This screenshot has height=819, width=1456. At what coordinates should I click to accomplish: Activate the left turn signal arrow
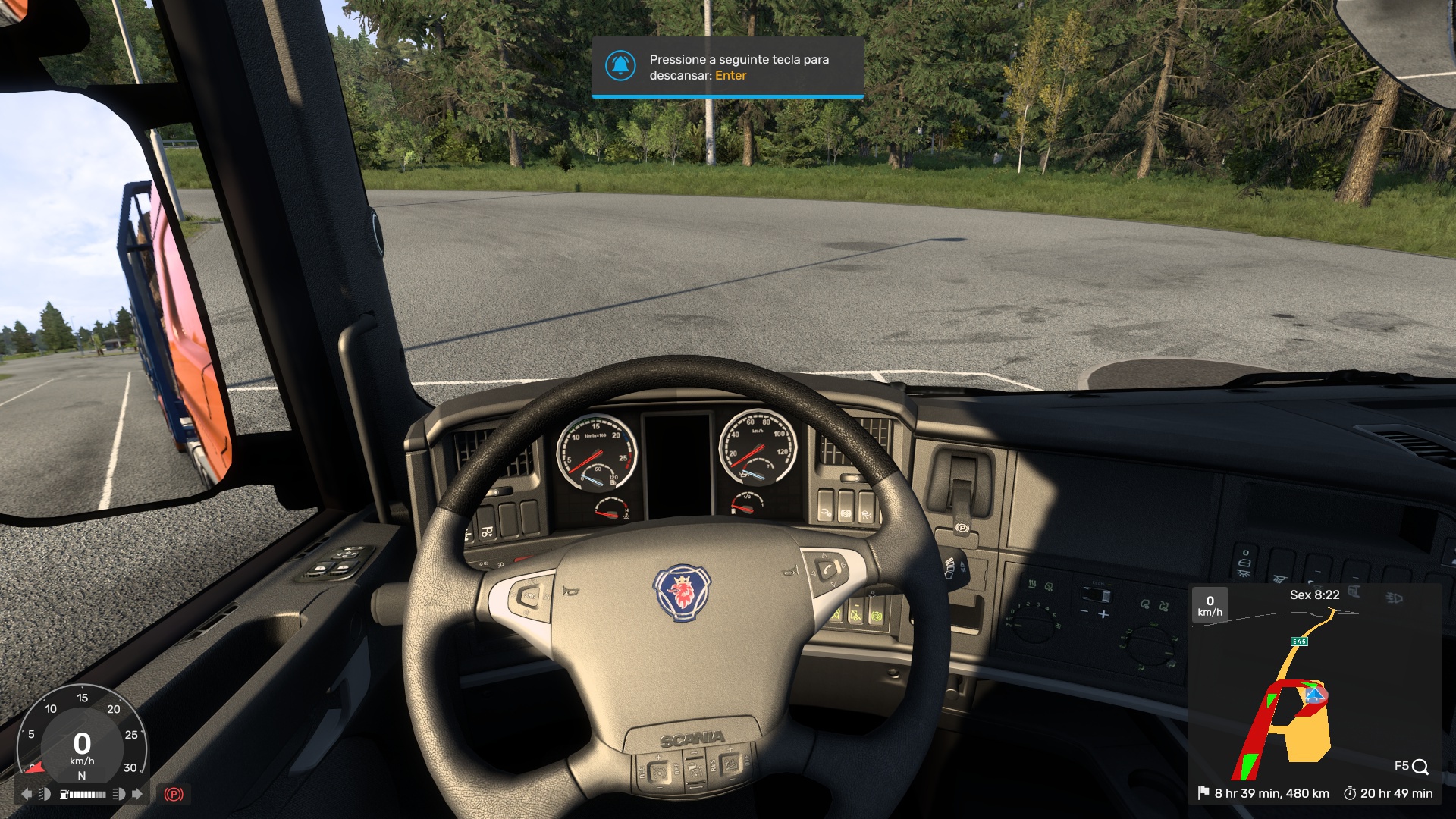27,794
